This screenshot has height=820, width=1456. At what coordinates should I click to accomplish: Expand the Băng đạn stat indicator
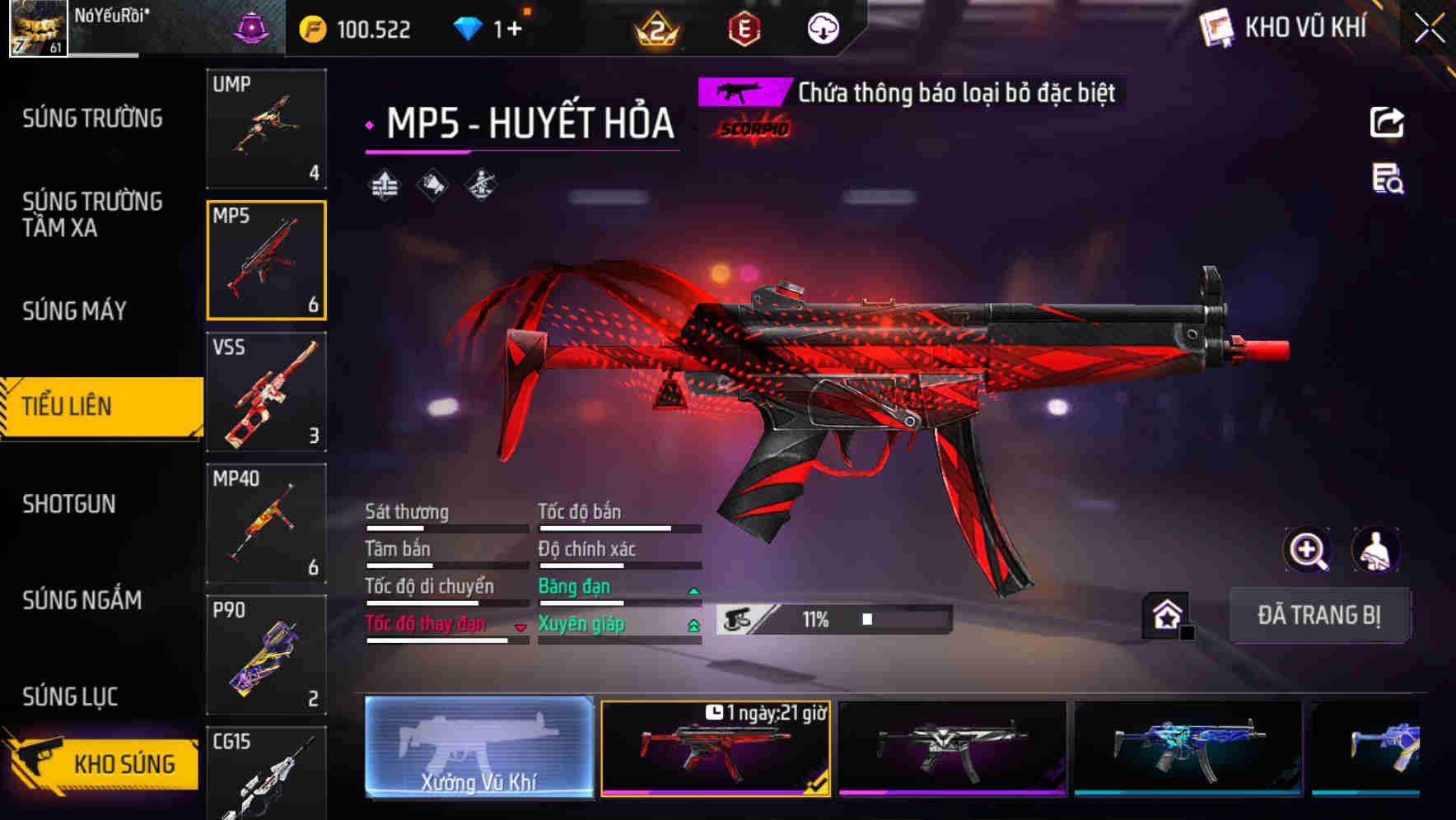[x=691, y=590]
